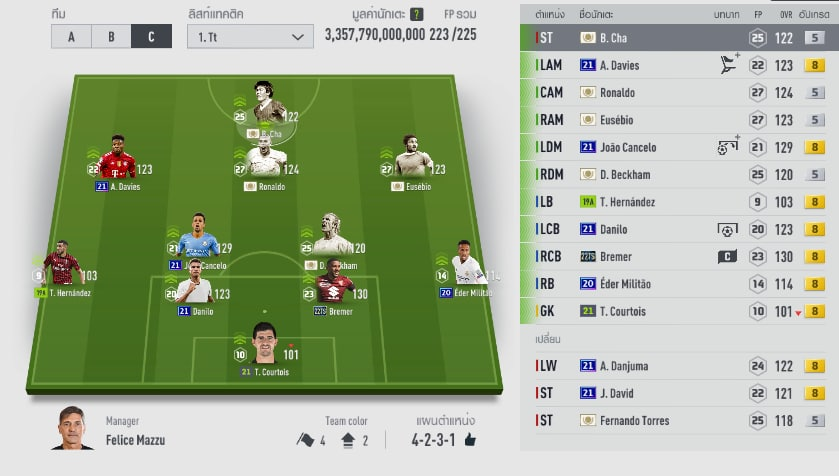This screenshot has height=476, width=839.
Task: Click the 4-2-3-1 formation thumbs-up
Action: 470,439
